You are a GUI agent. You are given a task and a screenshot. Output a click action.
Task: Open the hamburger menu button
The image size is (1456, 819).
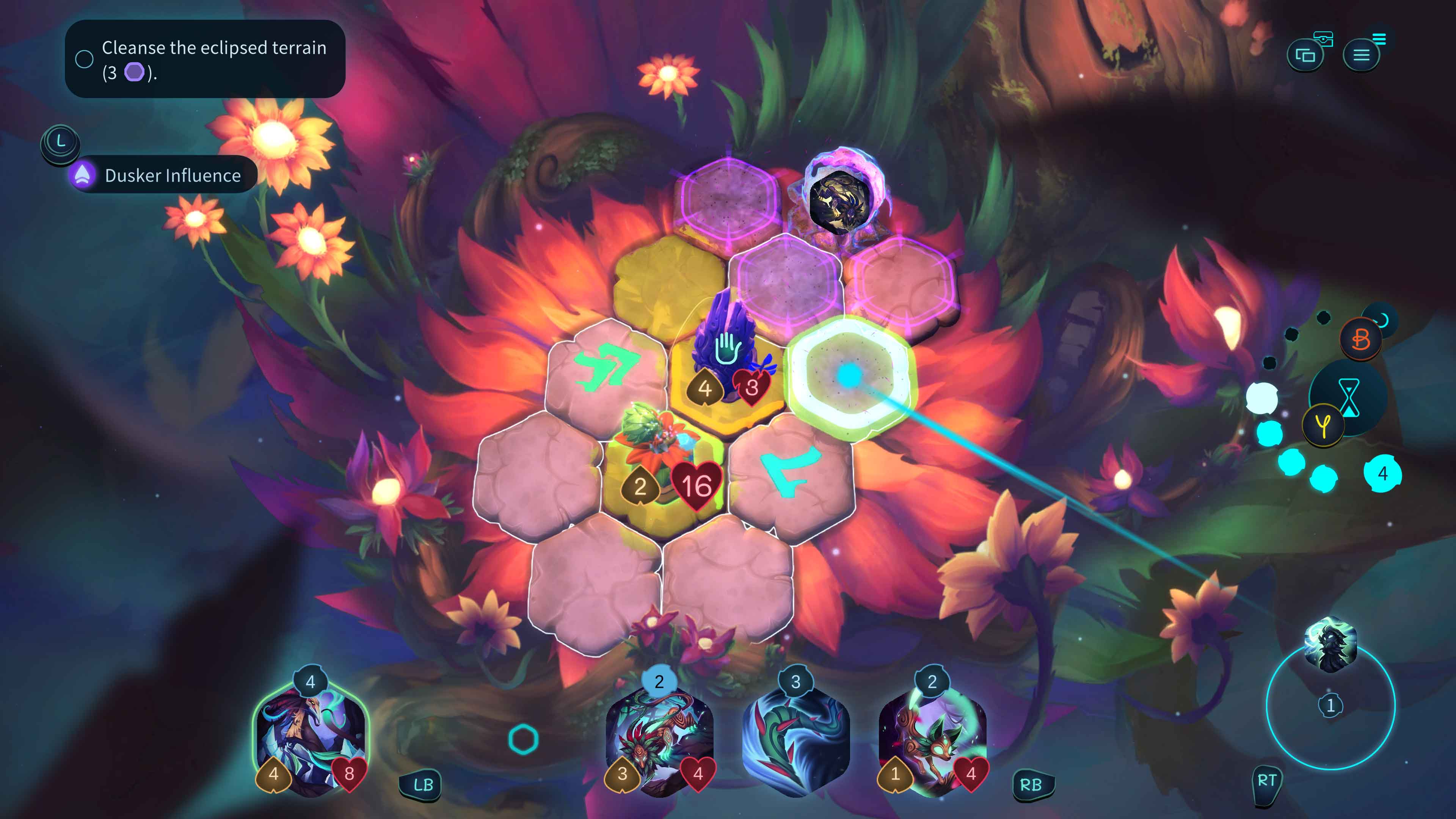point(1361,55)
